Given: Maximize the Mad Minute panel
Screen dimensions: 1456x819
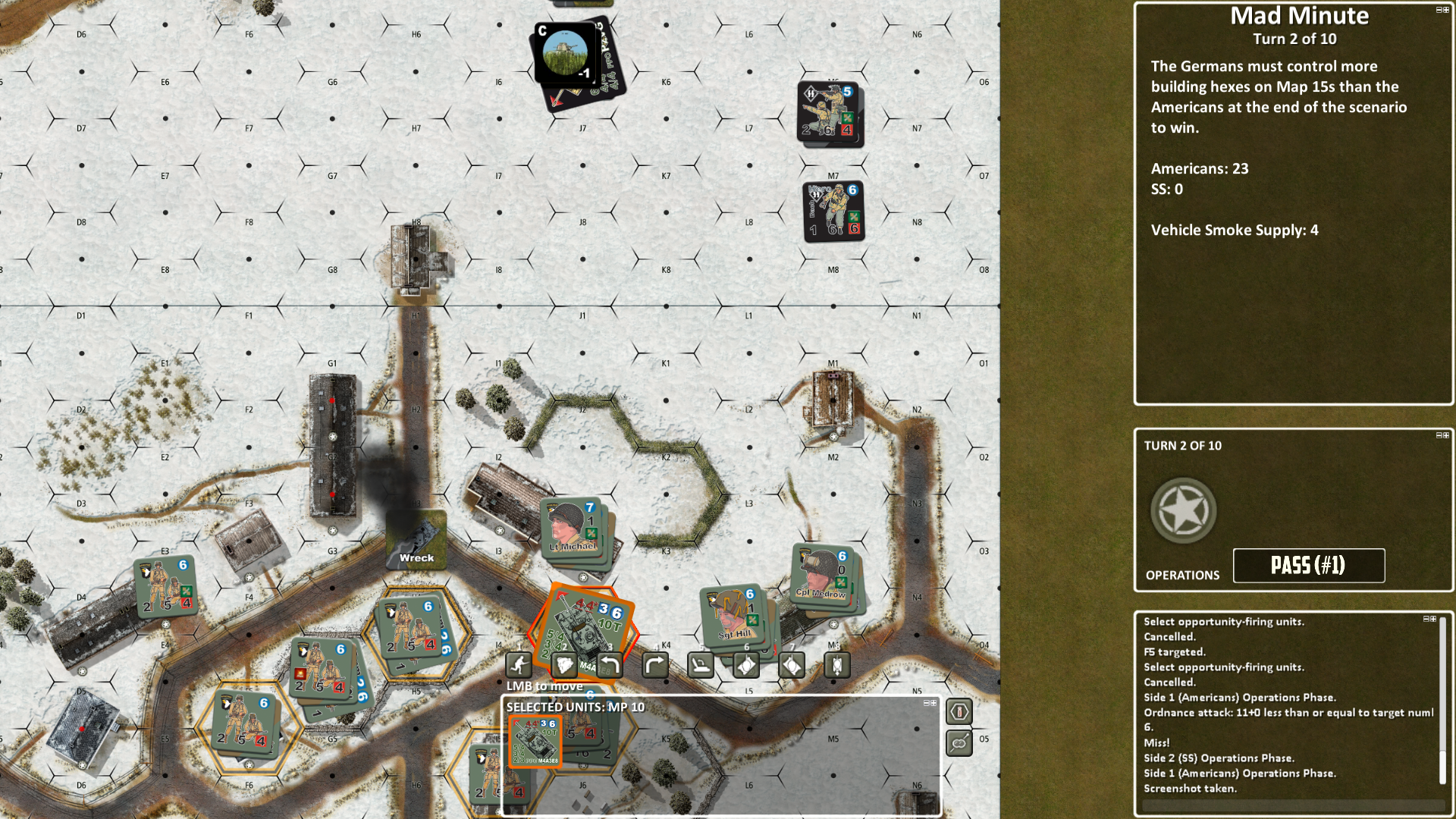Looking at the screenshot, I should click(x=1446, y=10).
